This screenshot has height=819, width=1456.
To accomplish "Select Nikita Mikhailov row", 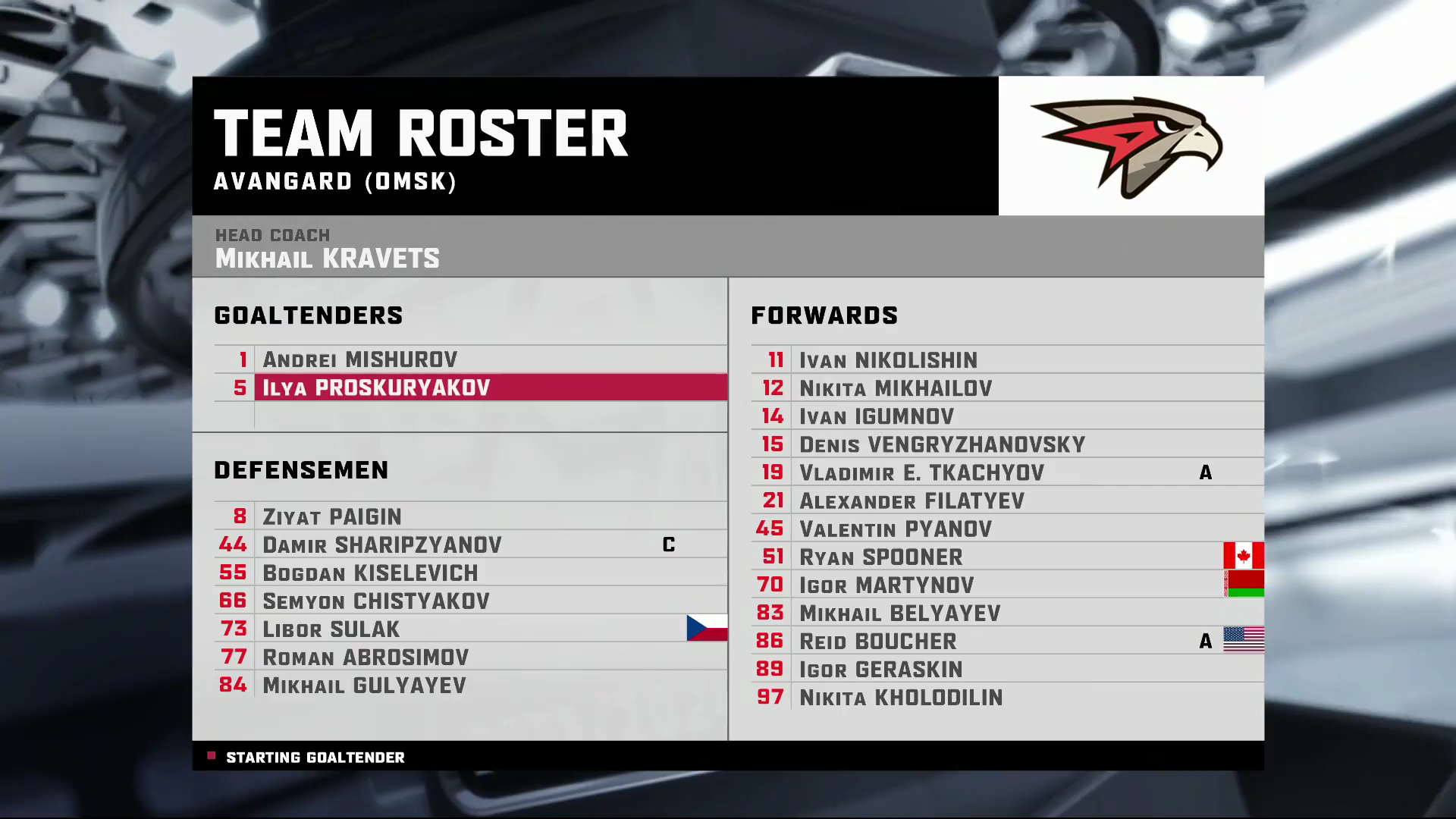I will point(896,388).
